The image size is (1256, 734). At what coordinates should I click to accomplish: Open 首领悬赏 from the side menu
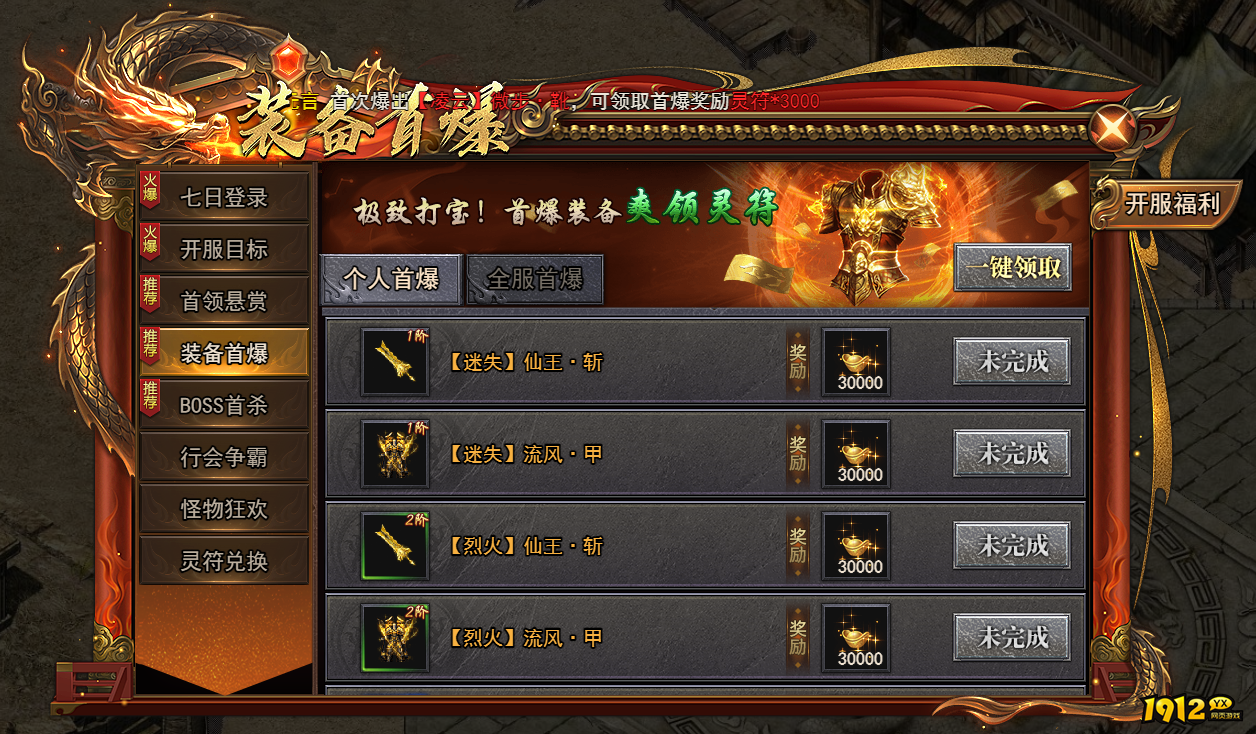pyautogui.click(x=223, y=301)
